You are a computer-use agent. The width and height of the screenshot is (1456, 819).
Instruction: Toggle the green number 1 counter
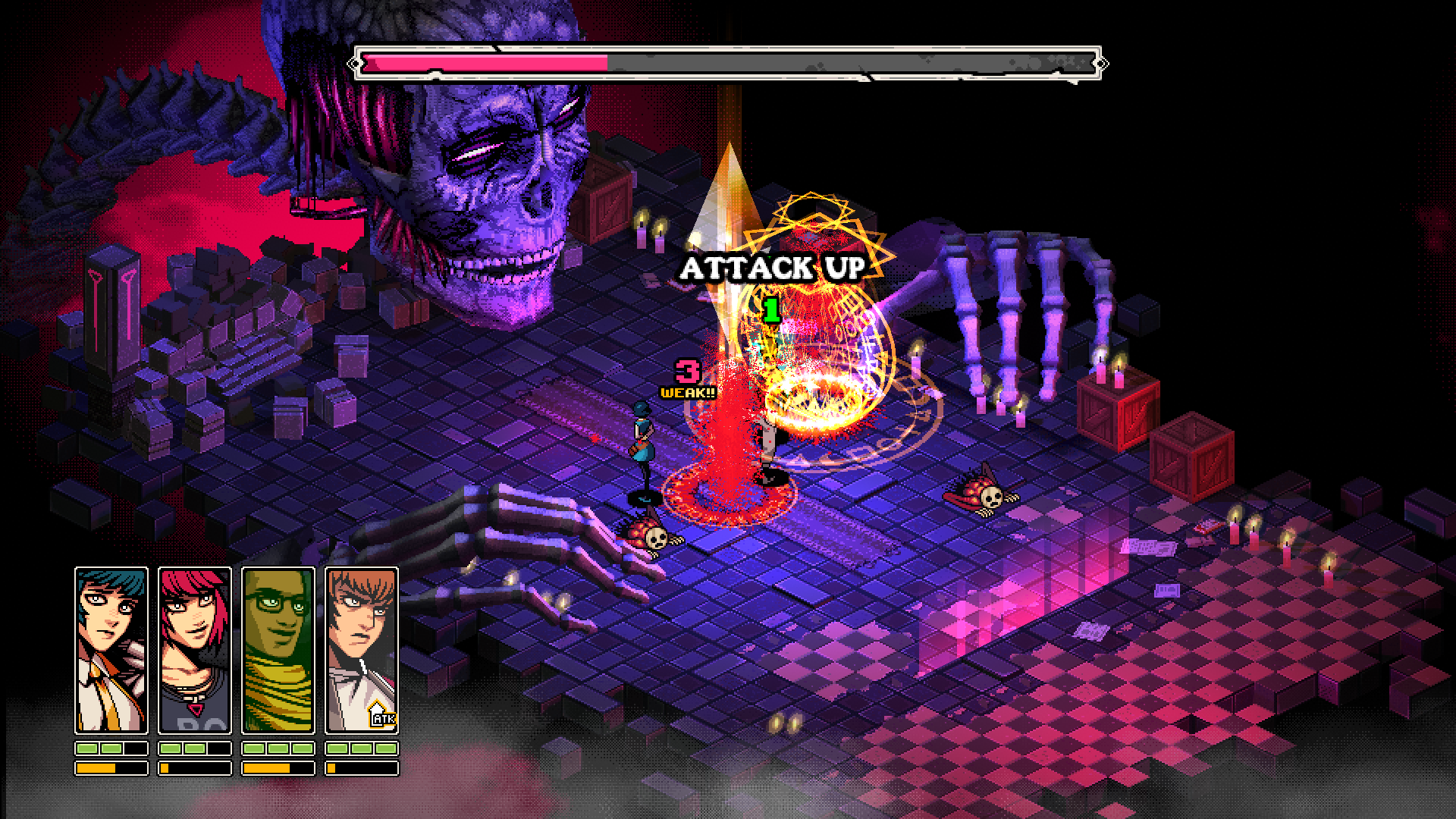click(770, 309)
